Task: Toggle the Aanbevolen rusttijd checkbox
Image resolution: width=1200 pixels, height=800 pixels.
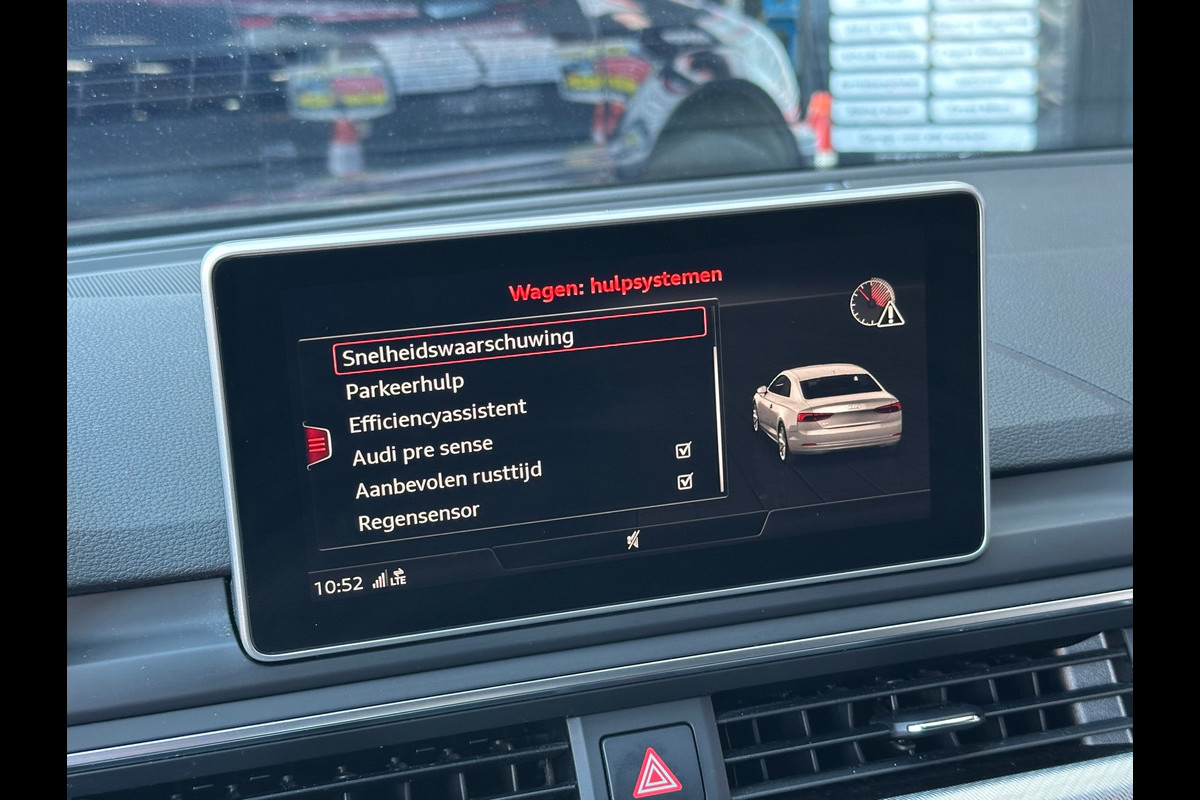Action: click(685, 481)
